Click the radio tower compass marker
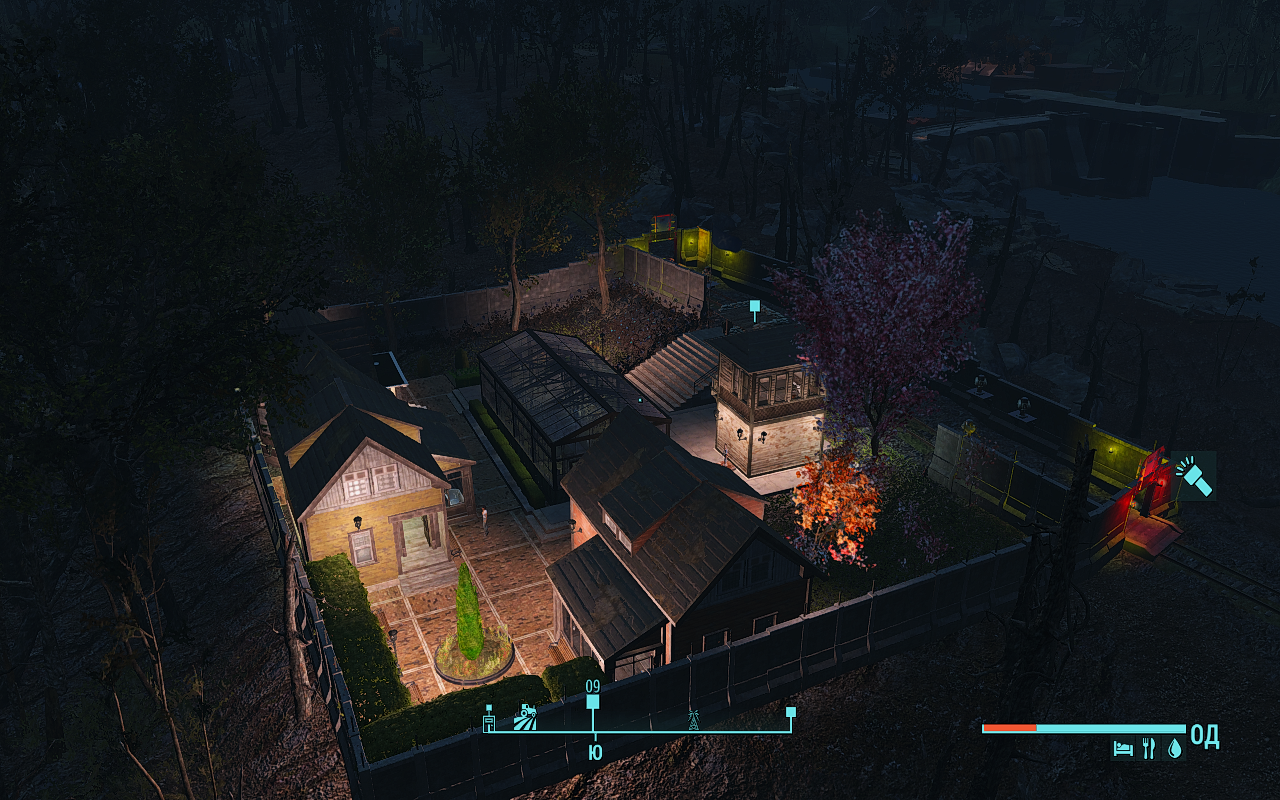This screenshot has width=1280, height=800. pos(692,718)
